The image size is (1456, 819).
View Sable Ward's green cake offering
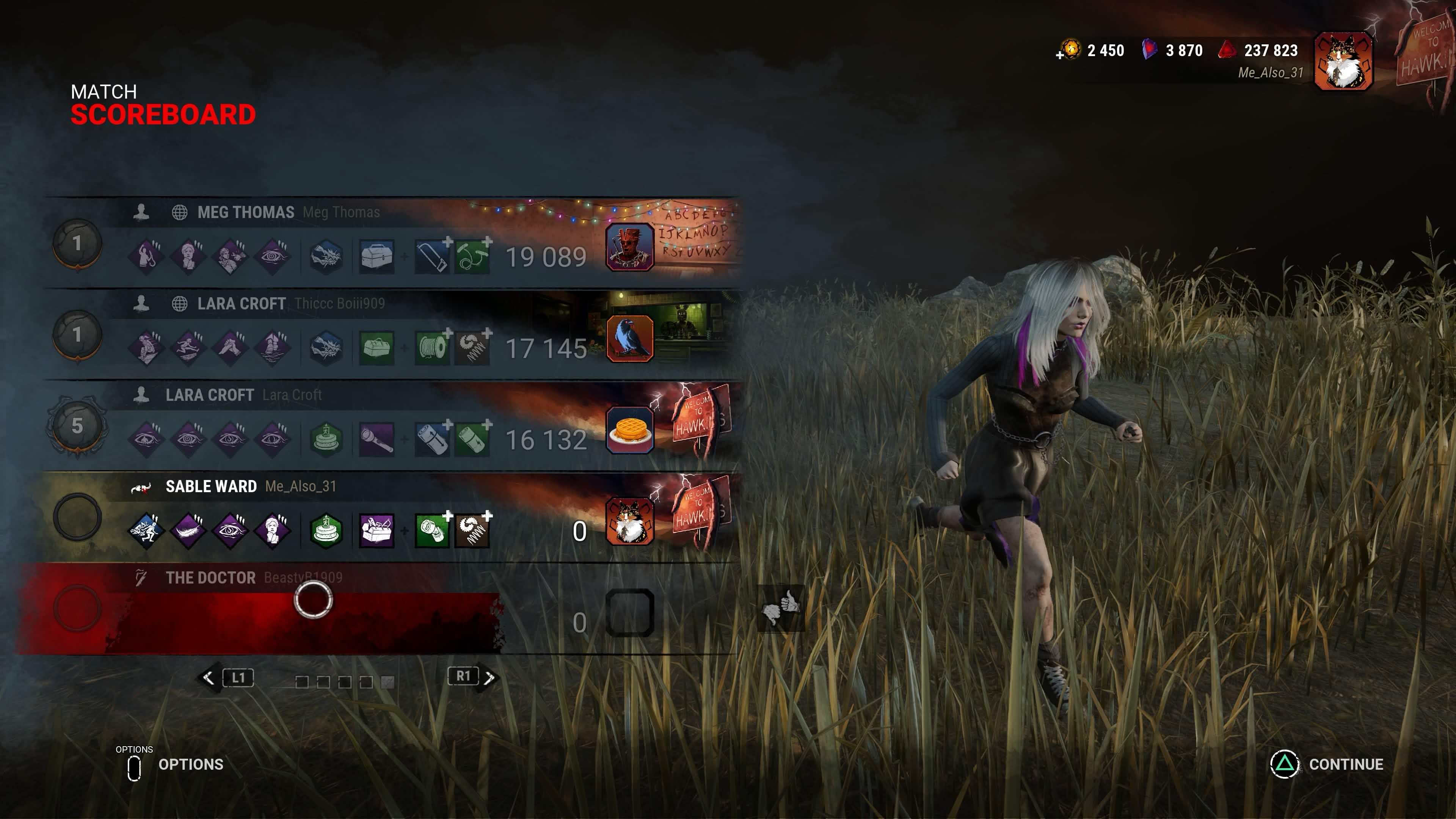[x=326, y=531]
